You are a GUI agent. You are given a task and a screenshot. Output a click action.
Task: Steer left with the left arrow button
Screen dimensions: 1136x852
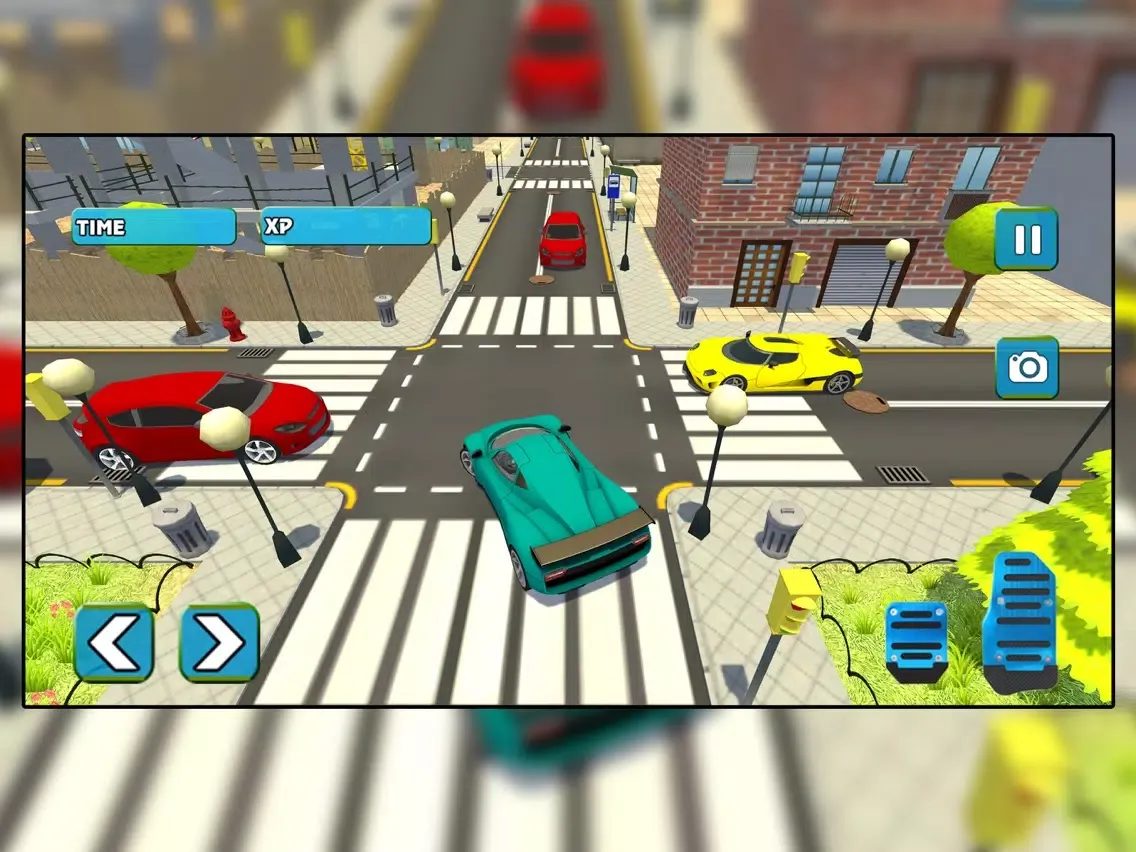pyautogui.click(x=114, y=643)
